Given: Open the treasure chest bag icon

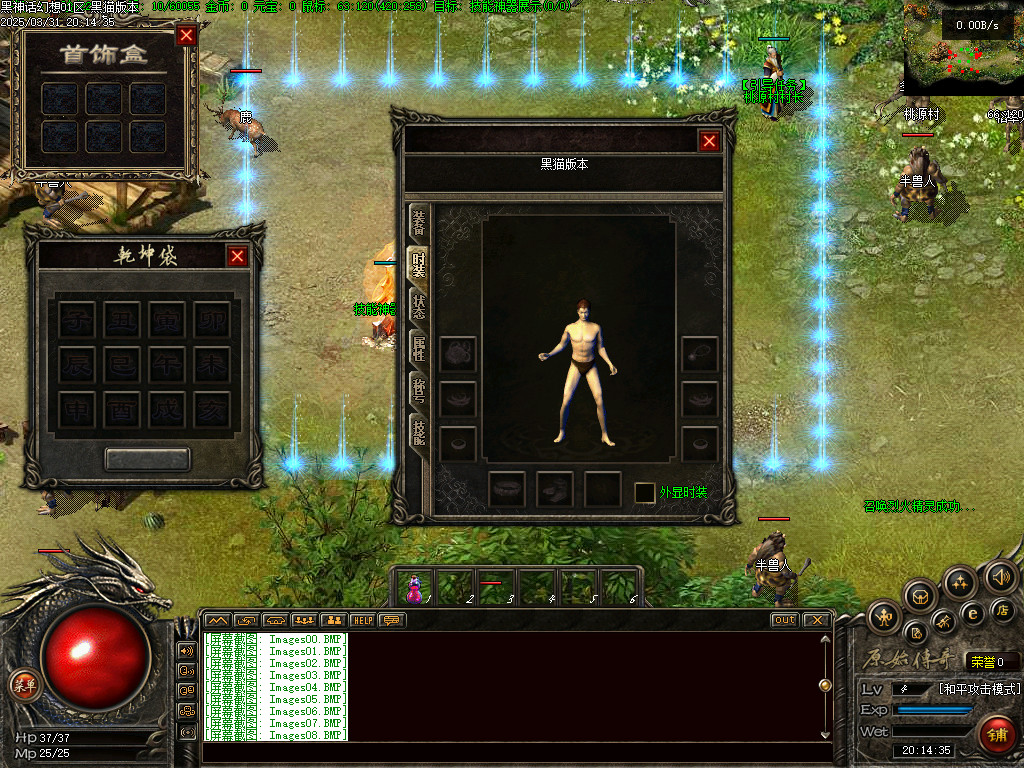Looking at the screenshot, I should tap(921, 597).
